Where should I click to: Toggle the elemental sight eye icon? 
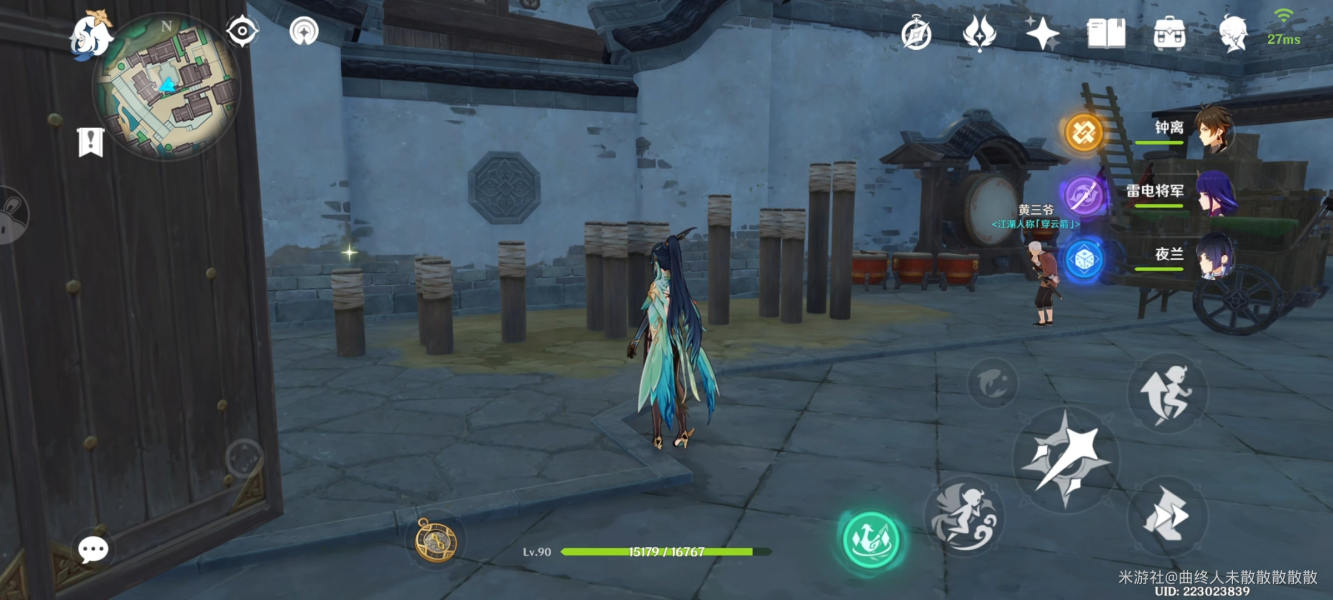[242, 32]
